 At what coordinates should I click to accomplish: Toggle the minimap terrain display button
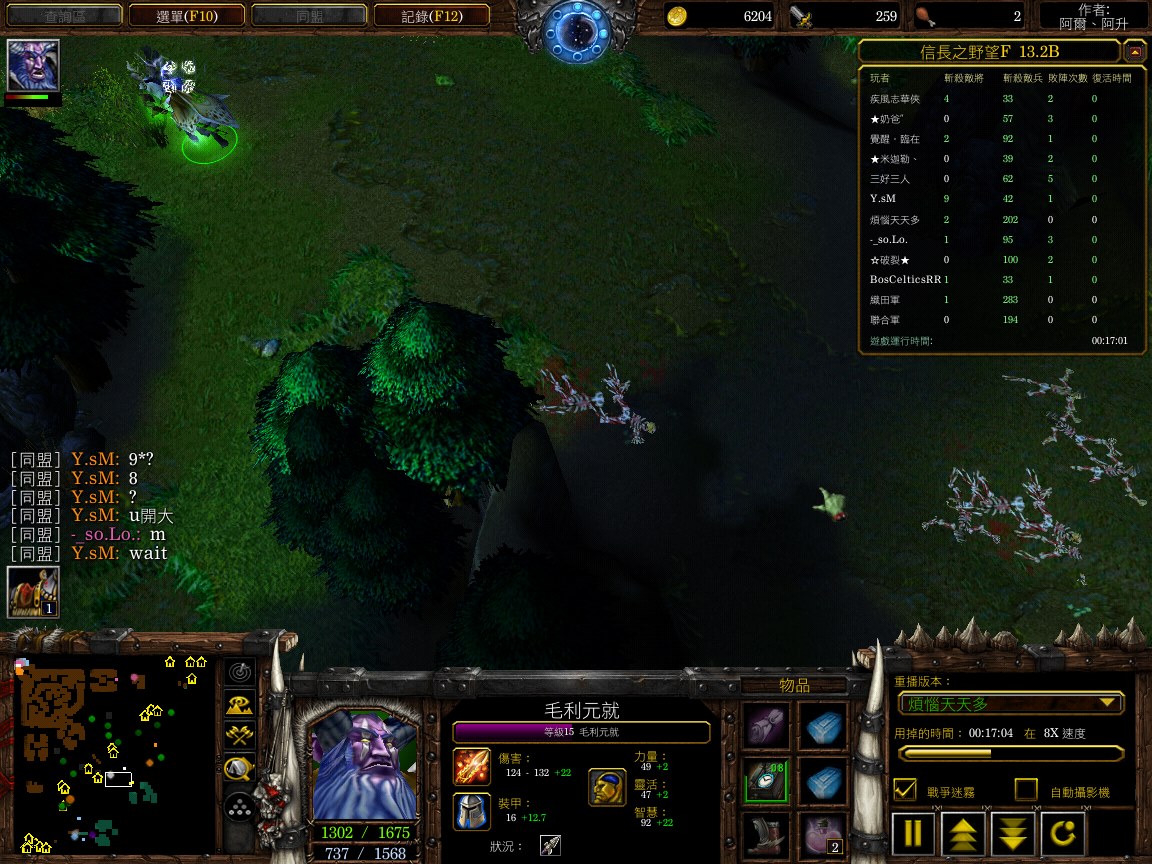click(x=239, y=704)
